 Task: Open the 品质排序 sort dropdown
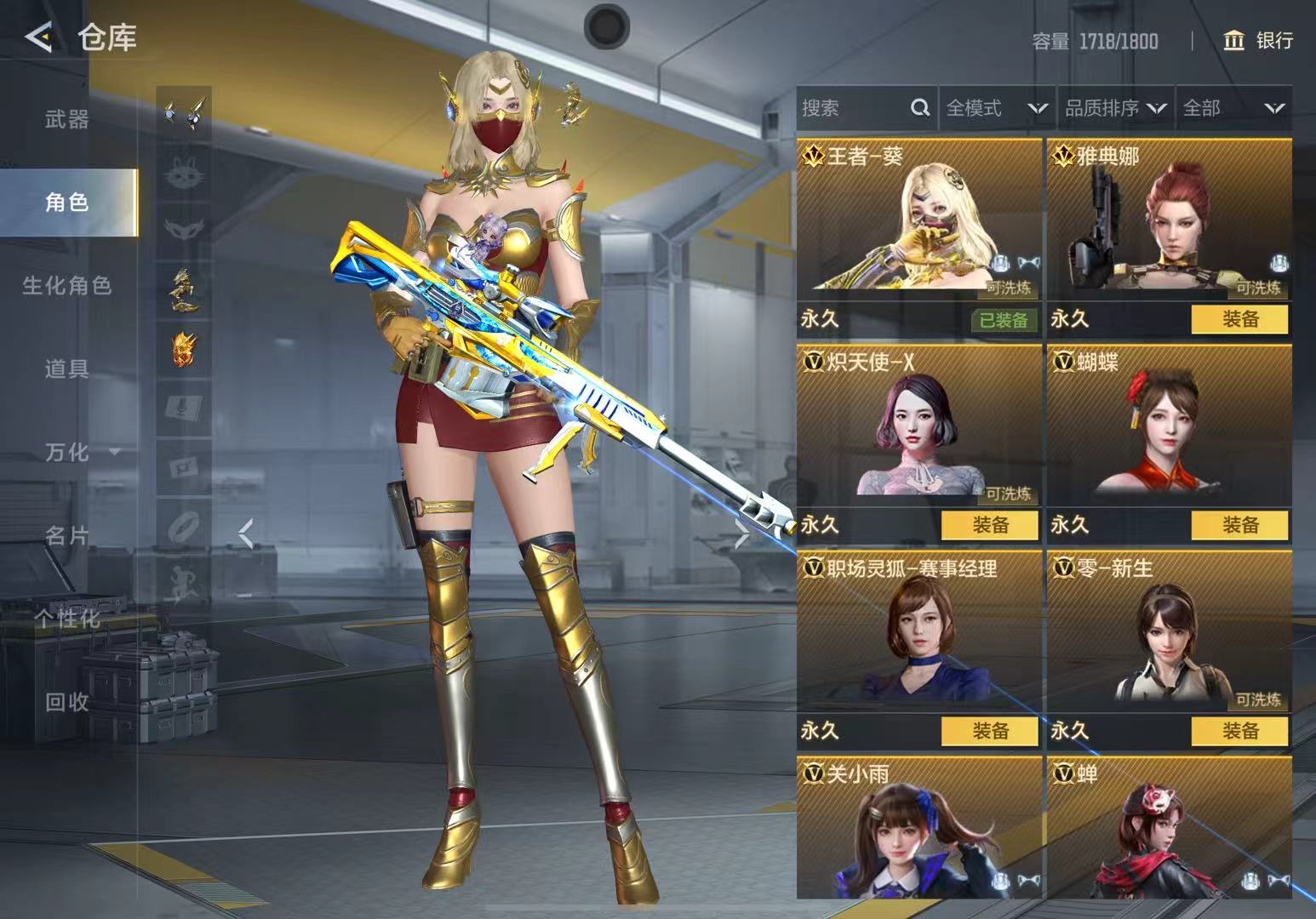(1114, 108)
